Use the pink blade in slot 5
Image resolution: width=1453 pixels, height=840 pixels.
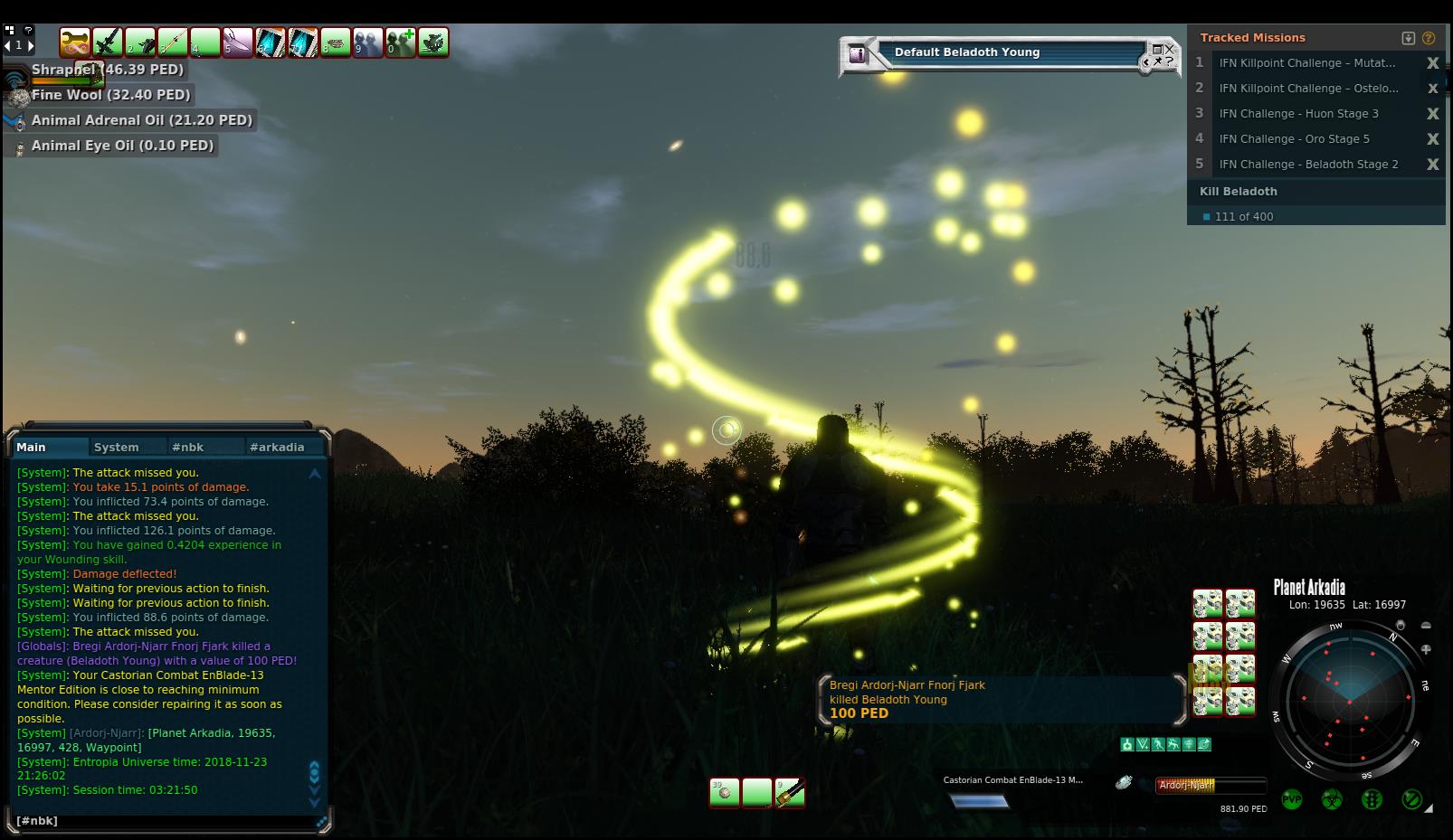pyautogui.click(x=238, y=42)
